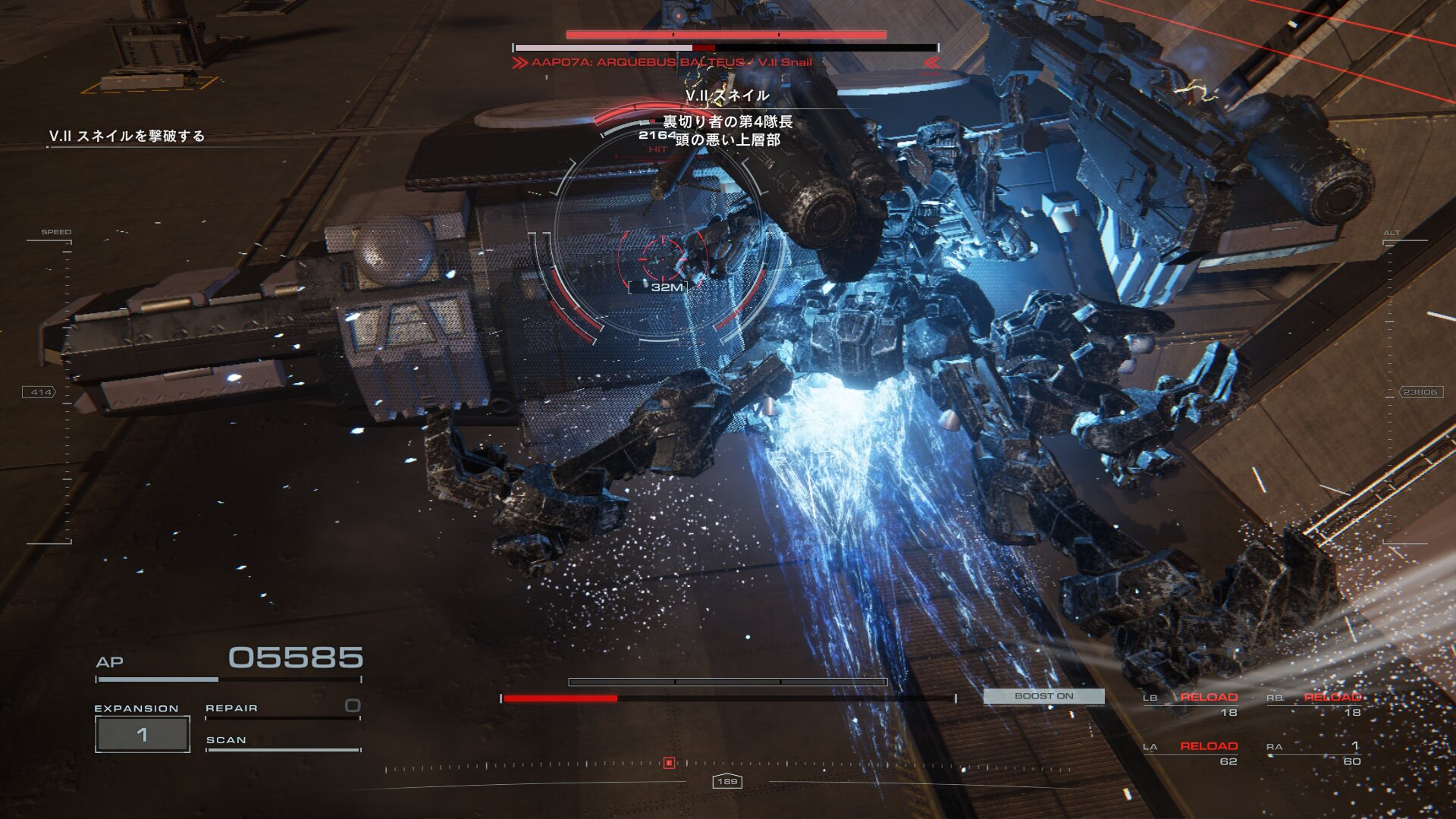The width and height of the screenshot is (1456, 819).
Task: Select the LB weapon slot
Action: point(1191,704)
